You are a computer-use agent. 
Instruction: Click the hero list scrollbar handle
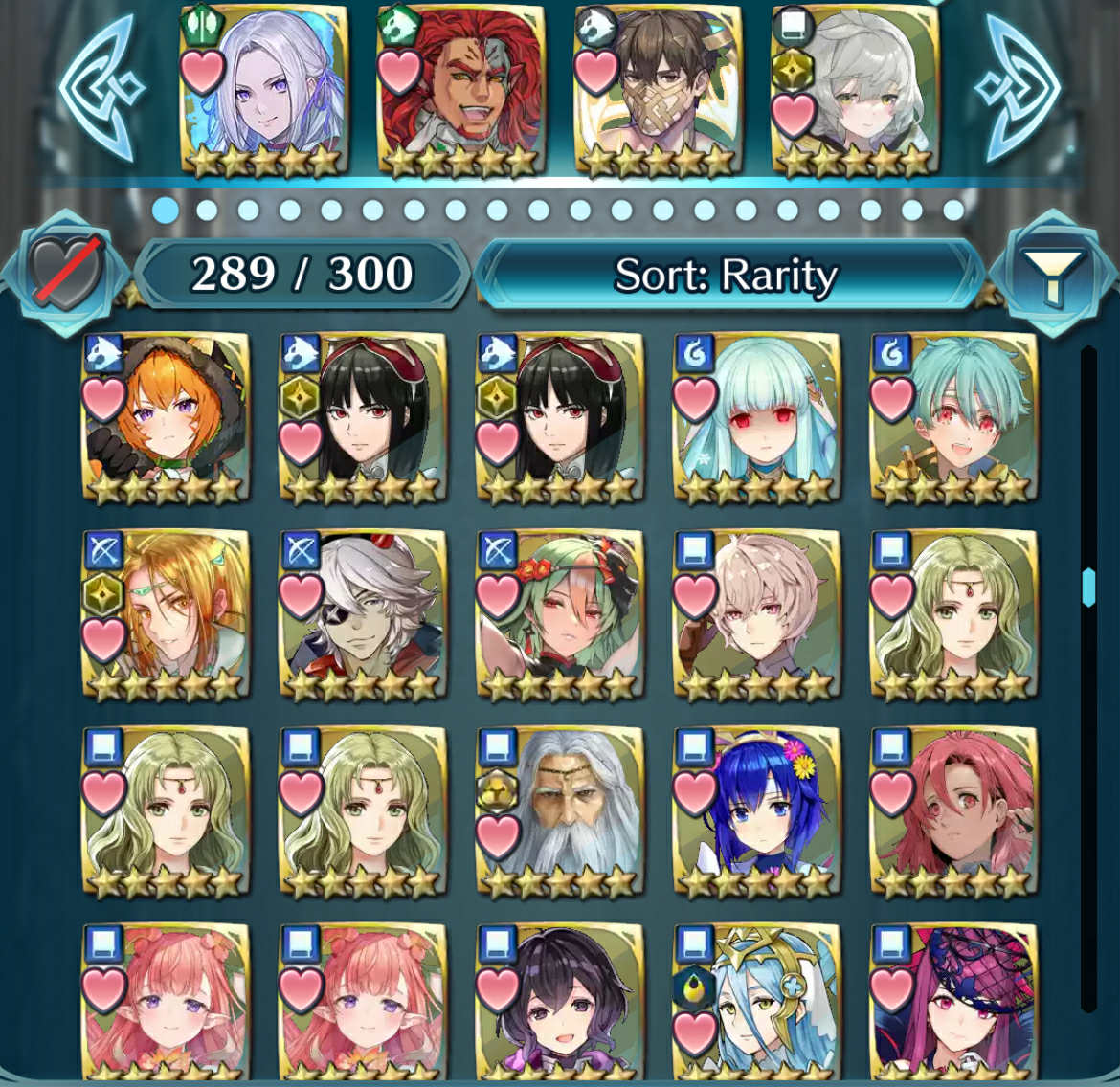pos(1088,587)
